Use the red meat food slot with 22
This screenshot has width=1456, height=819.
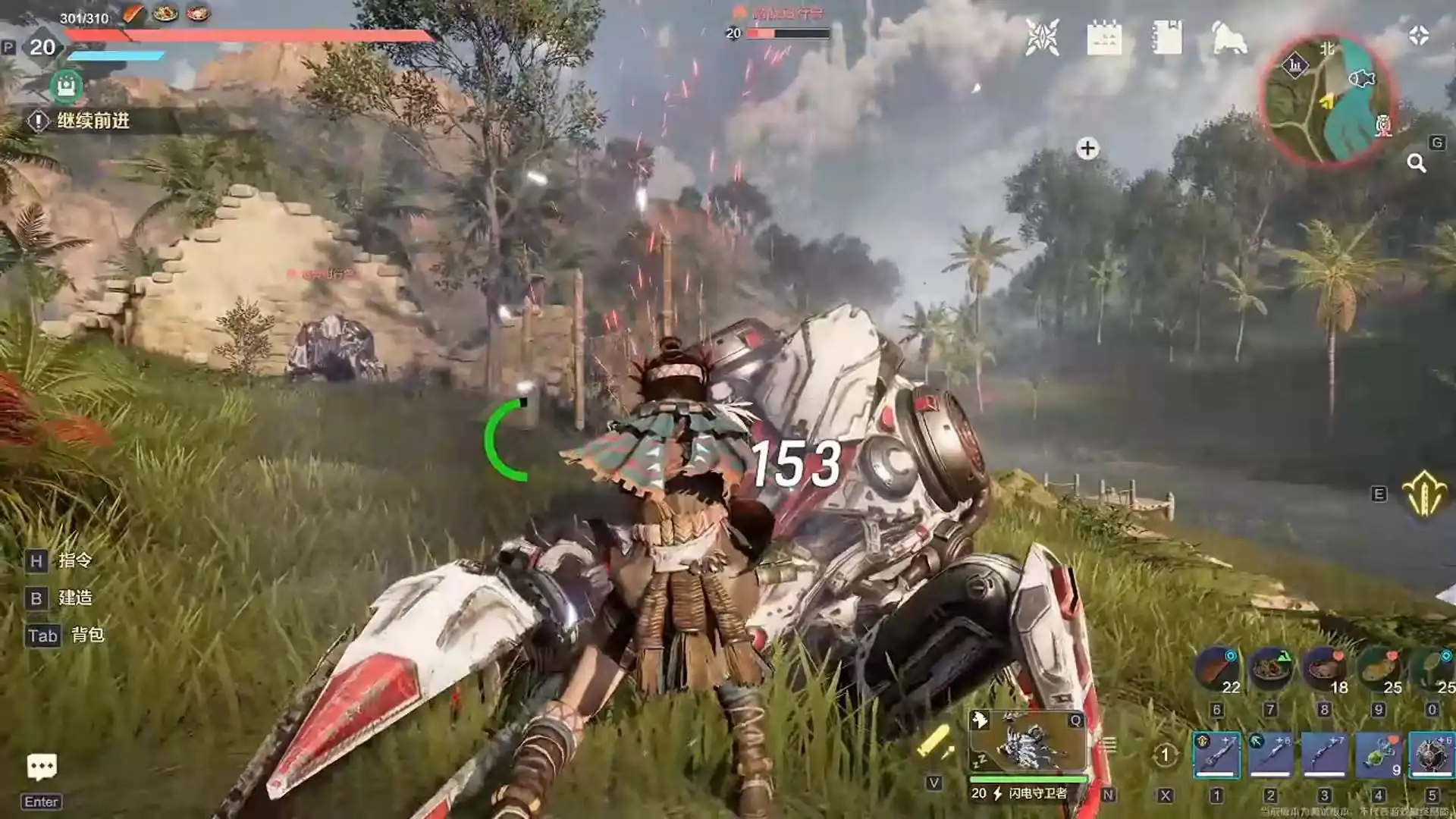(1216, 669)
